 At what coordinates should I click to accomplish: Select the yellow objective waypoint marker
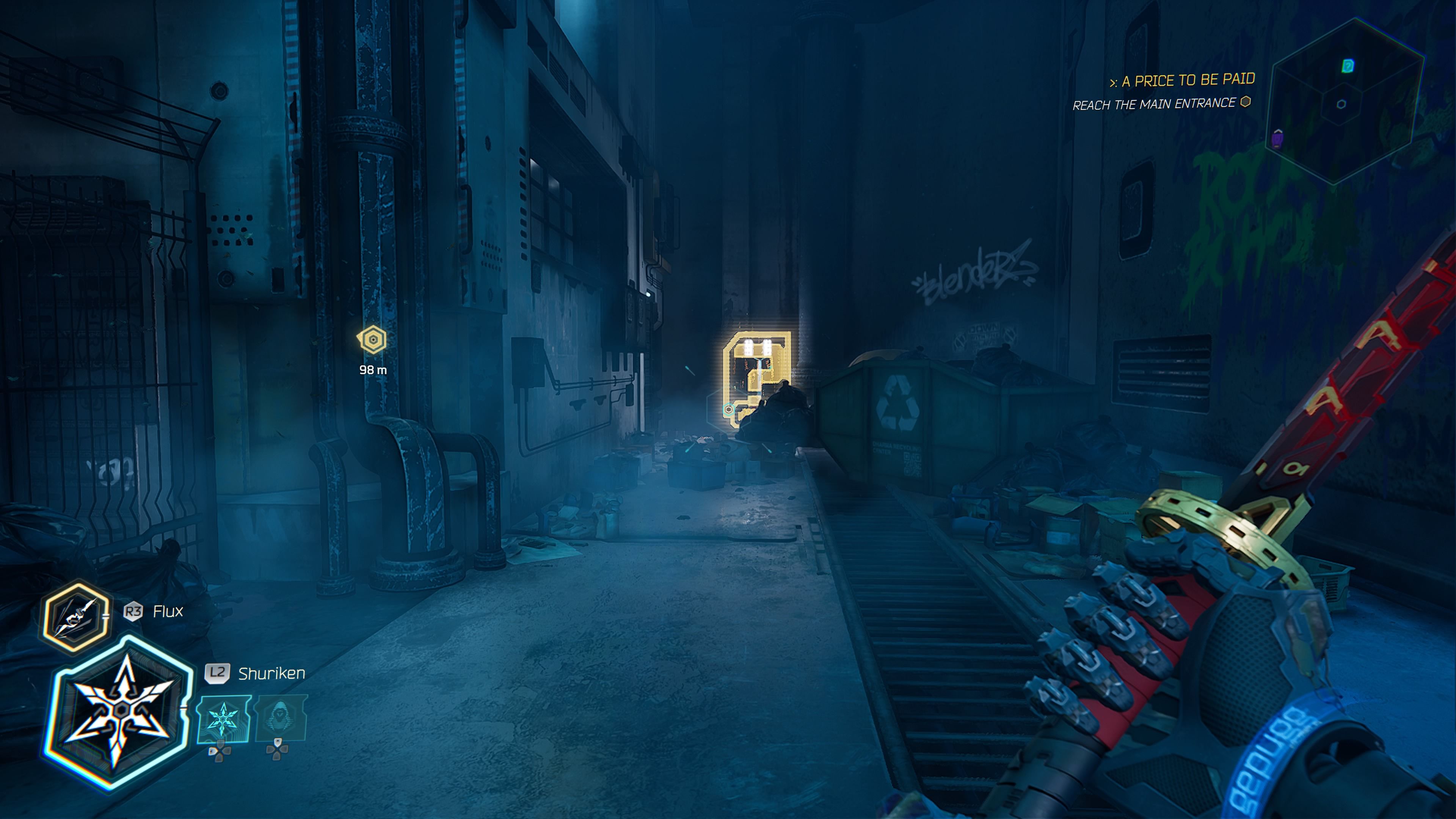tap(372, 340)
